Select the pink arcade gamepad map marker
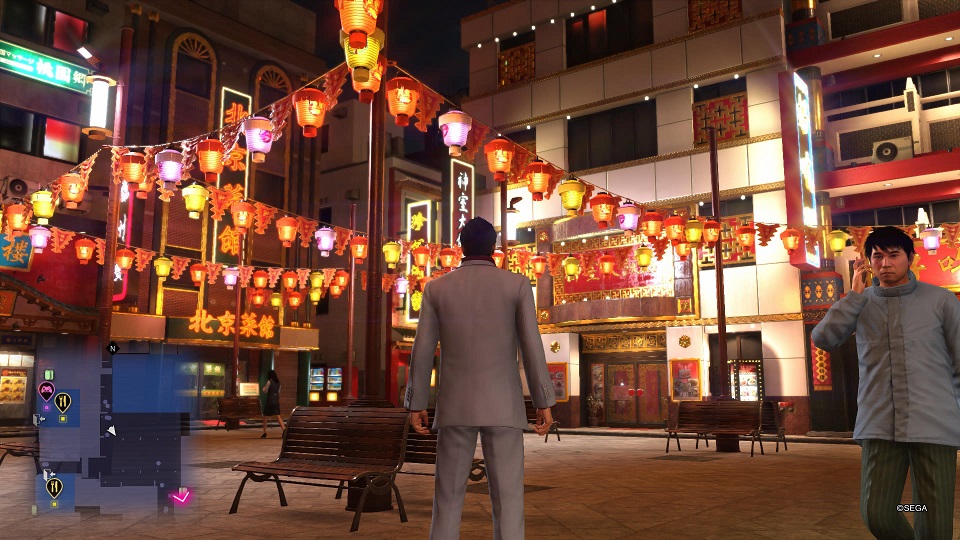This screenshot has height=540, width=960. coord(46,390)
